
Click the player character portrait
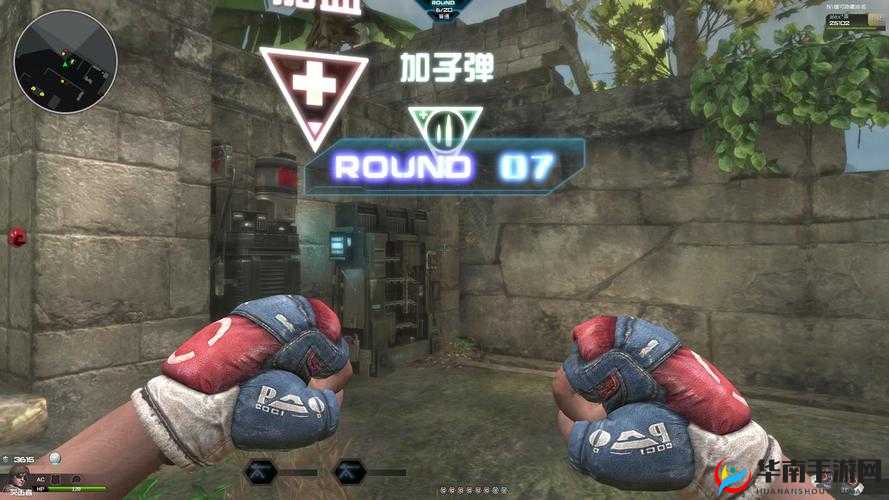[18, 481]
